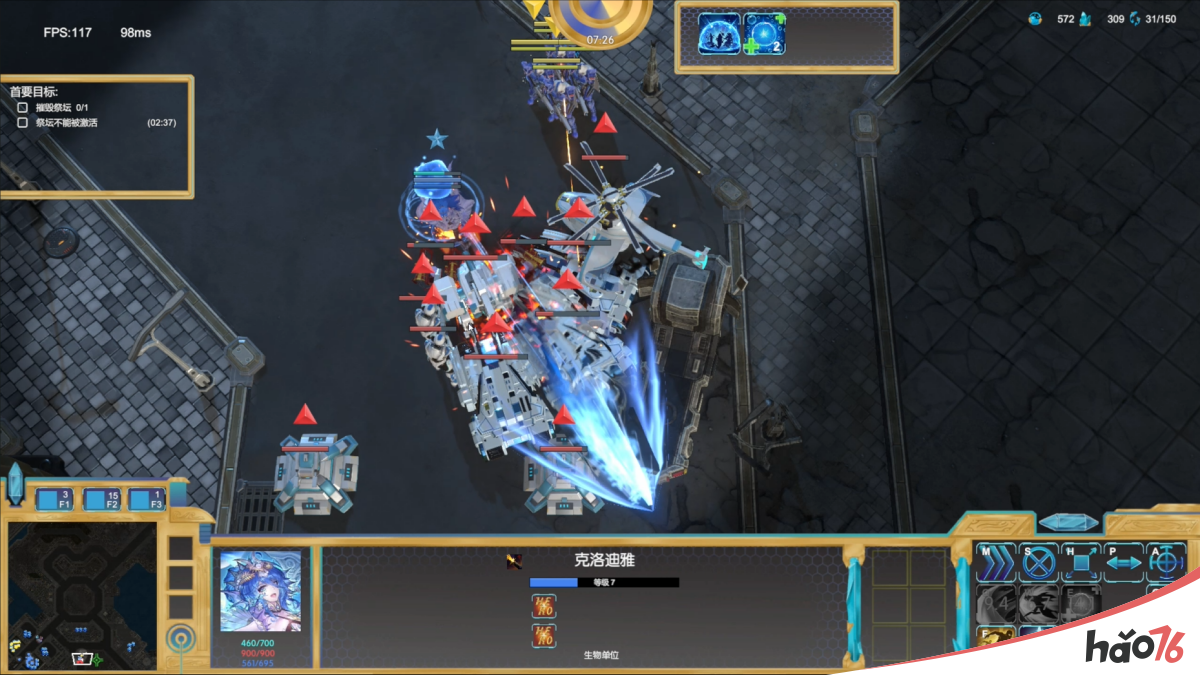This screenshot has width=1200, height=675.
Task: Click the greyed-out W ability on cooldown
Action: pos(1038,604)
